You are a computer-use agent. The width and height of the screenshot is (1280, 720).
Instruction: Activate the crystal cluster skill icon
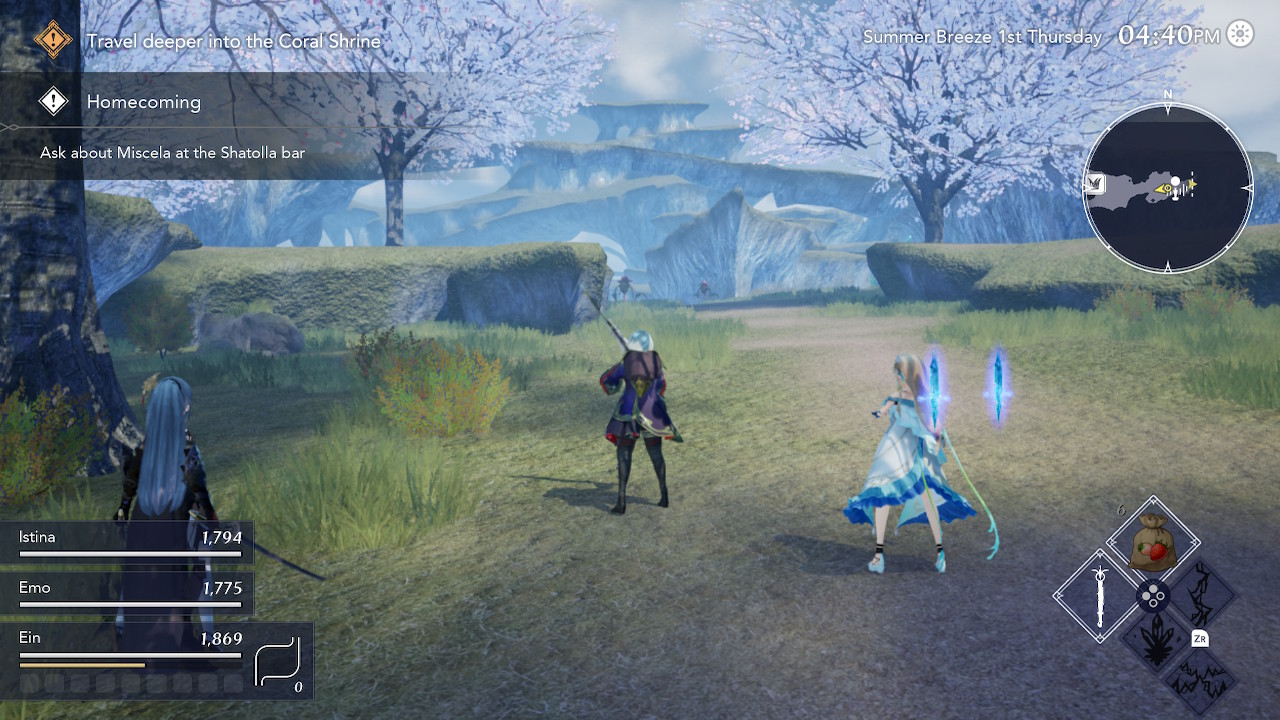pos(1153,642)
